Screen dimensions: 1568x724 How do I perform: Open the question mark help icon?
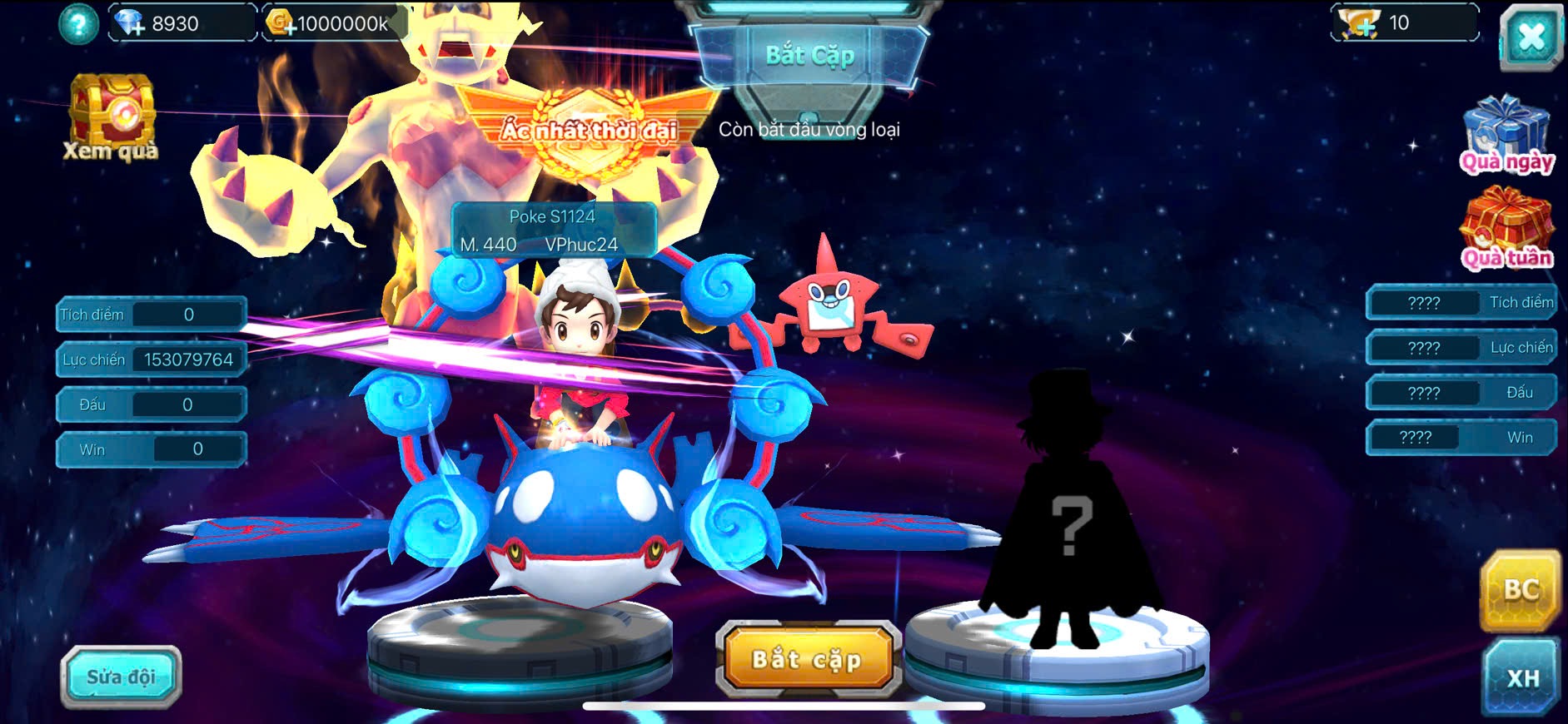[x=78, y=24]
